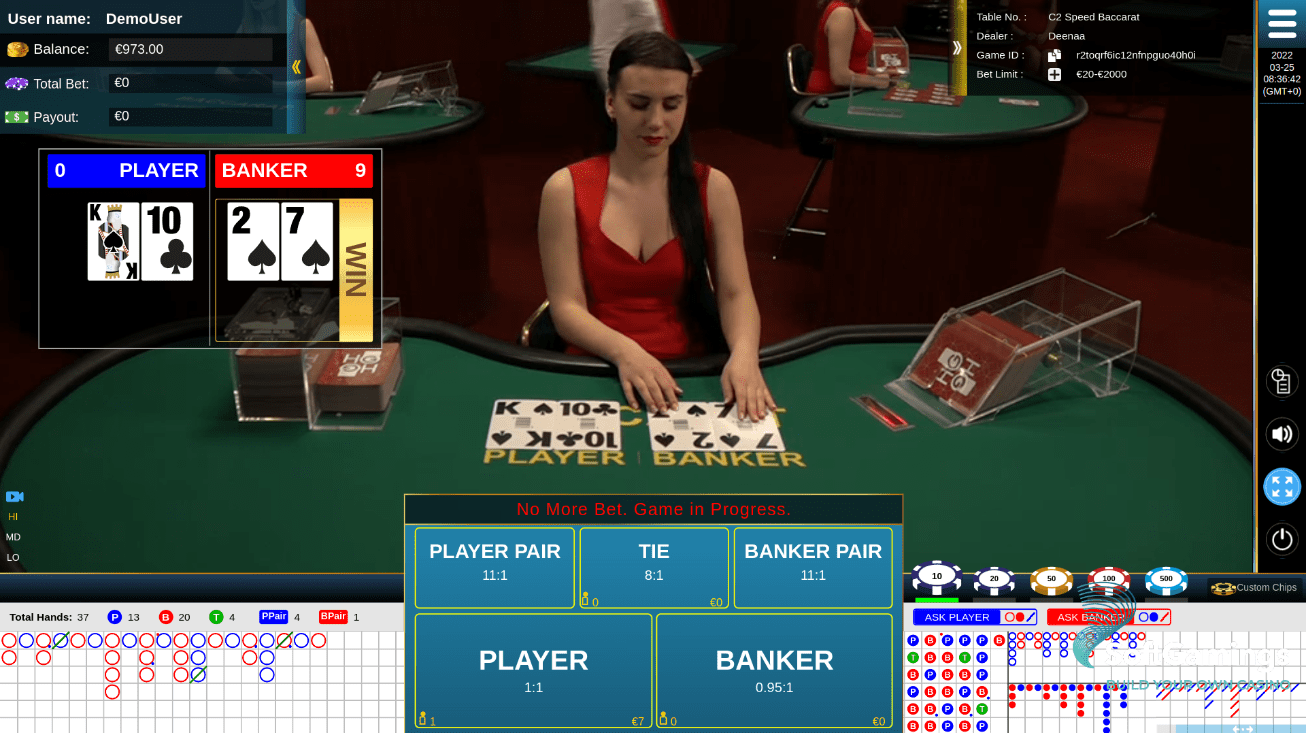Select the 500 value chip
The image size is (1306, 733).
[1165, 577]
